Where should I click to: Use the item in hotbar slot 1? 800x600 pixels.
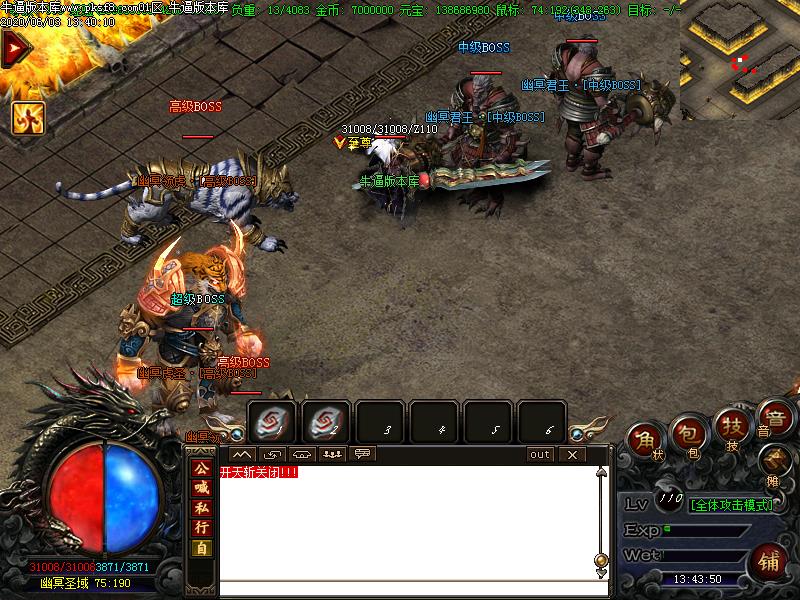[x=272, y=422]
